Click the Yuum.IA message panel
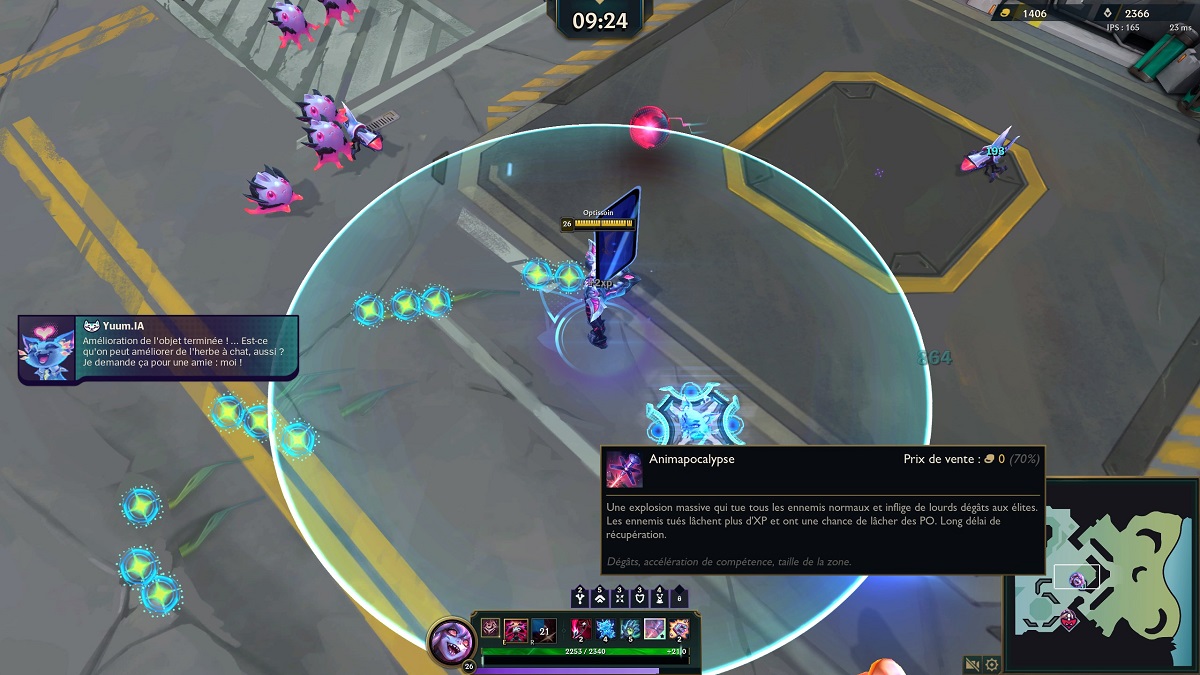 [x=158, y=347]
